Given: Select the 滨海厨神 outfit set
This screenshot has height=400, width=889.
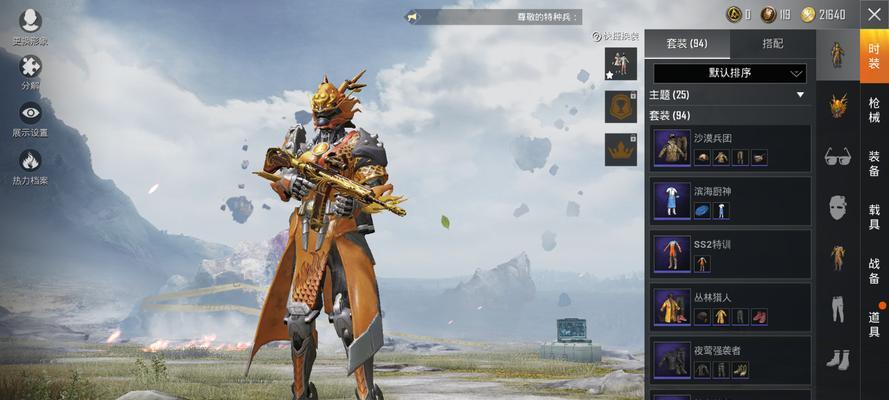Looking at the screenshot, I should pyautogui.click(x=730, y=201).
